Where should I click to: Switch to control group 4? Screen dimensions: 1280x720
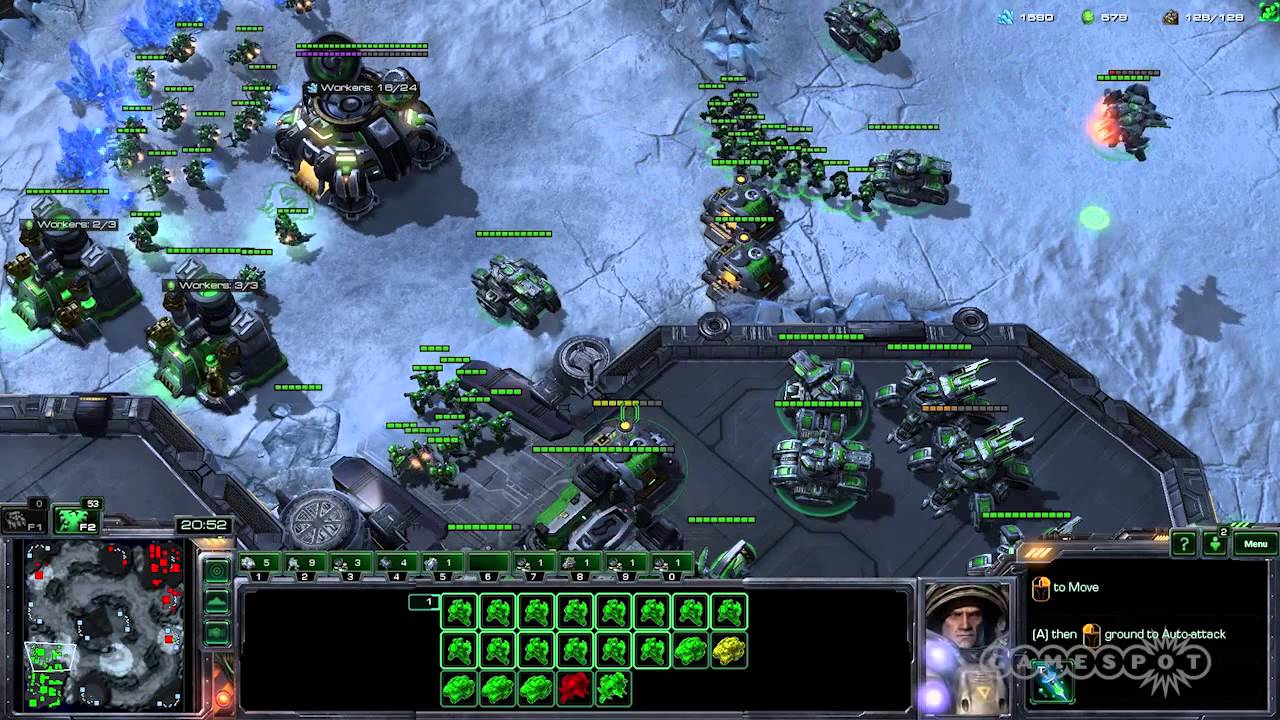(x=396, y=564)
